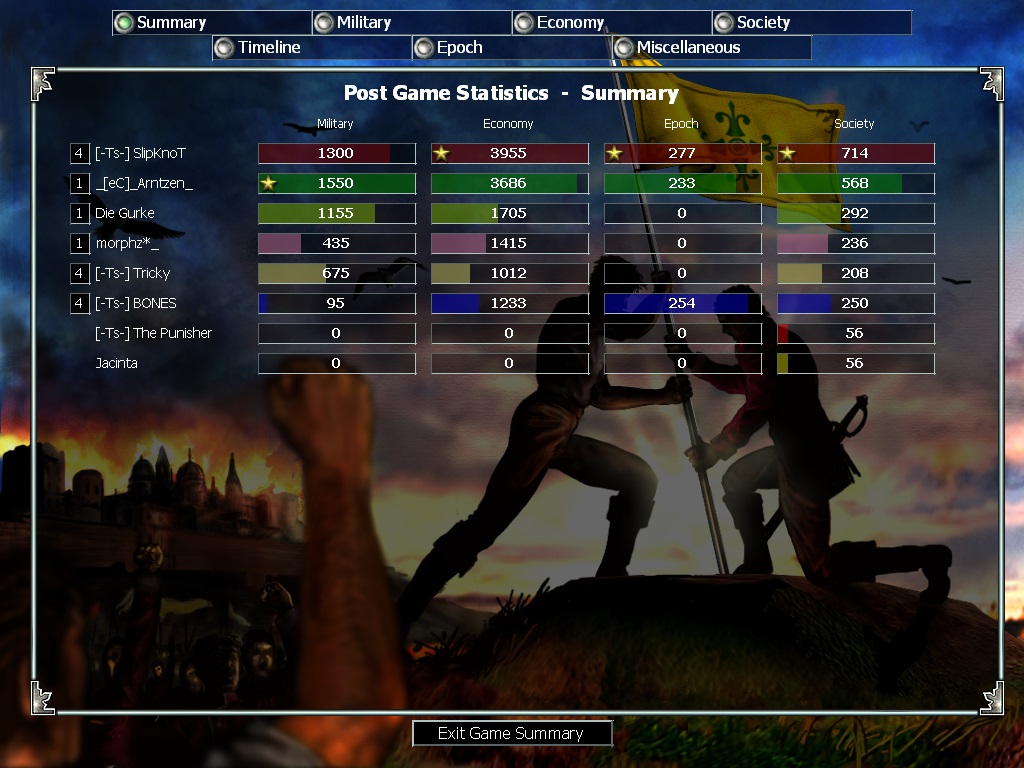Switch to the Miscellaneous tab
The image size is (1024, 768).
(x=711, y=48)
